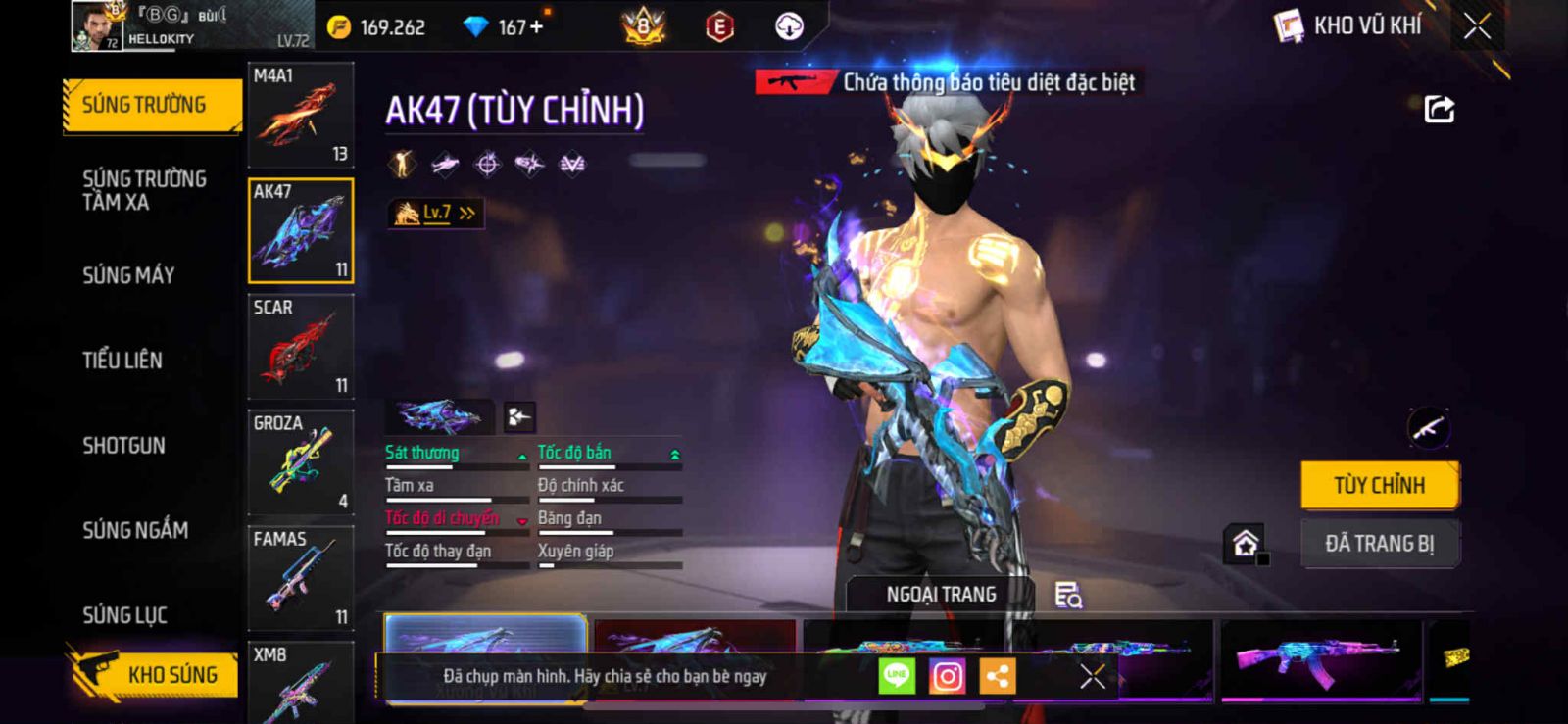
Task: Click the Đã Trang Bị button
Action: tap(1379, 544)
